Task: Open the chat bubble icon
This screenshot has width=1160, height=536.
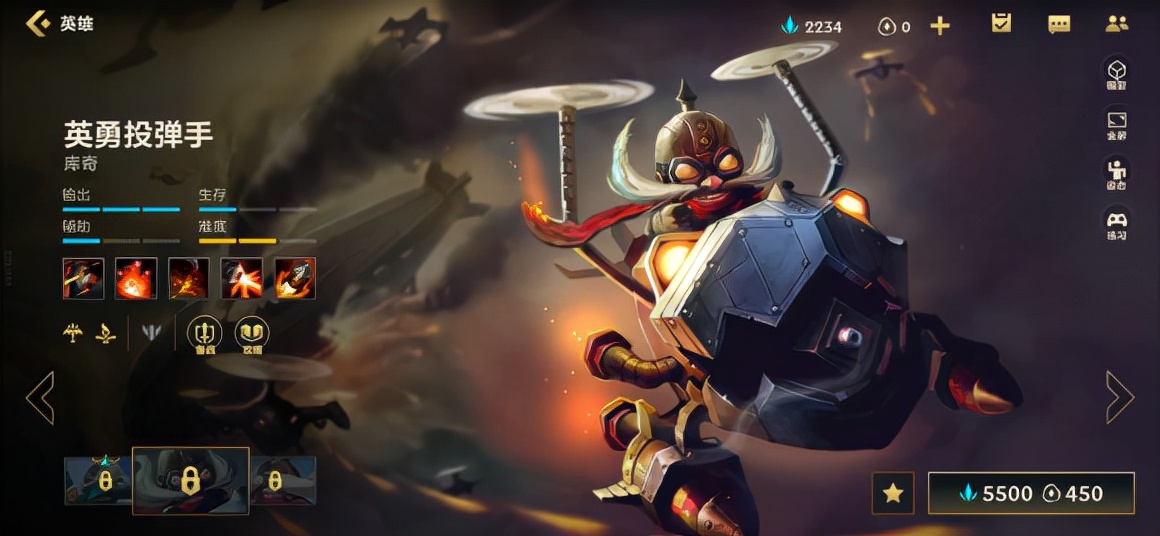Action: [1059, 24]
